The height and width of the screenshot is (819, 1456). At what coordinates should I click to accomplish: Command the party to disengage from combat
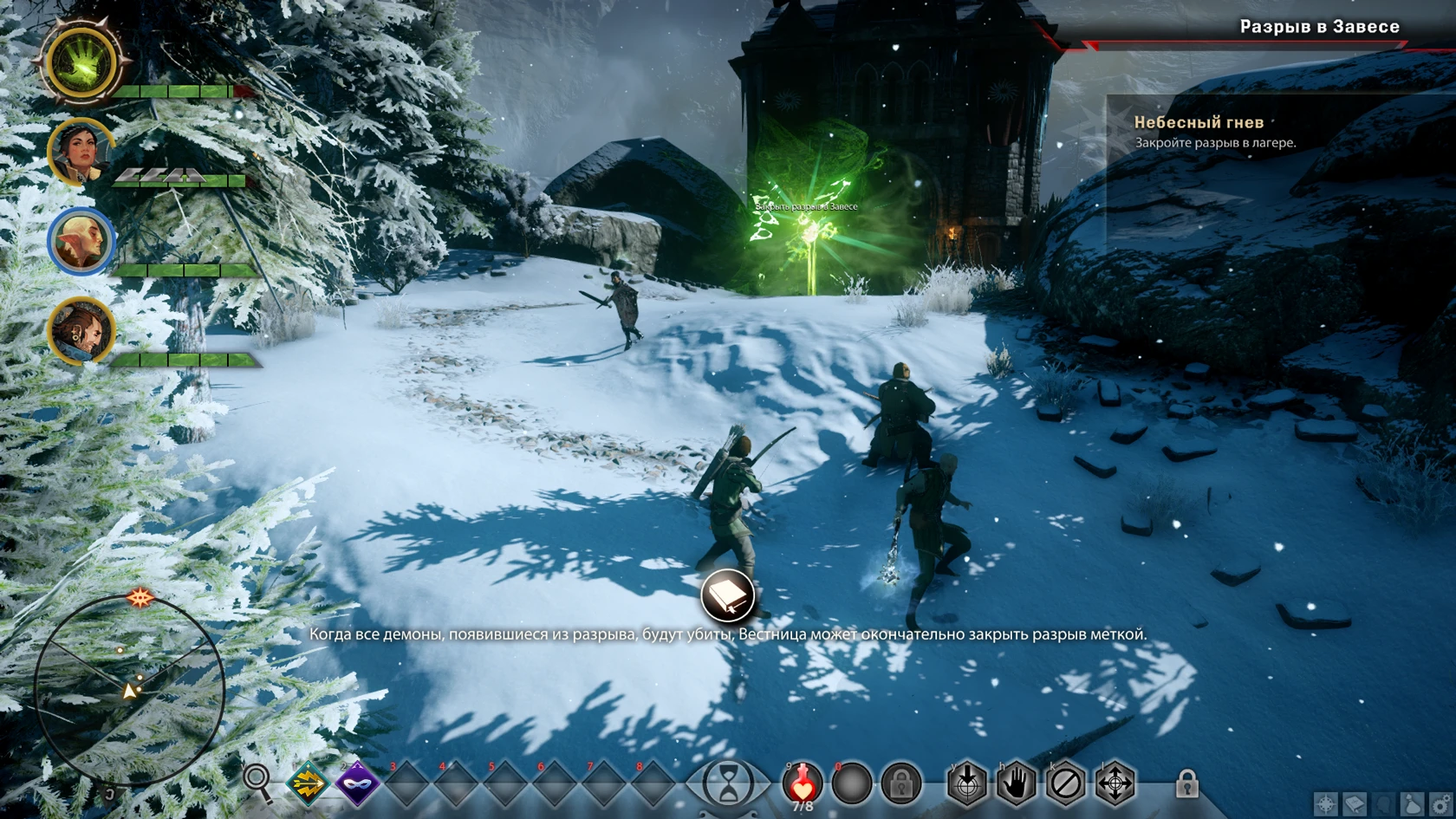coord(1065,783)
